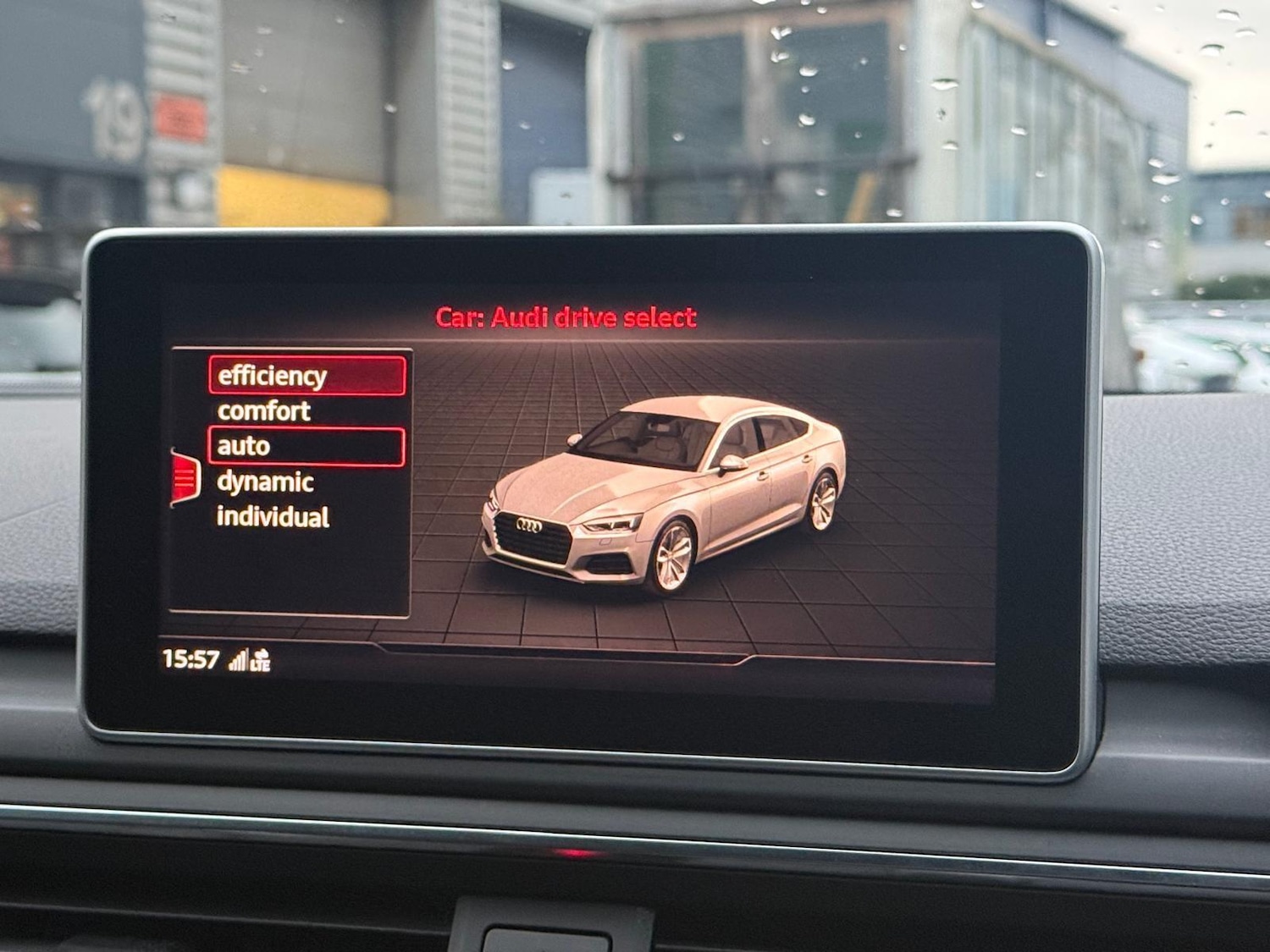1270x952 pixels.
Task: Open individual drive mode settings
Action: pos(273,517)
